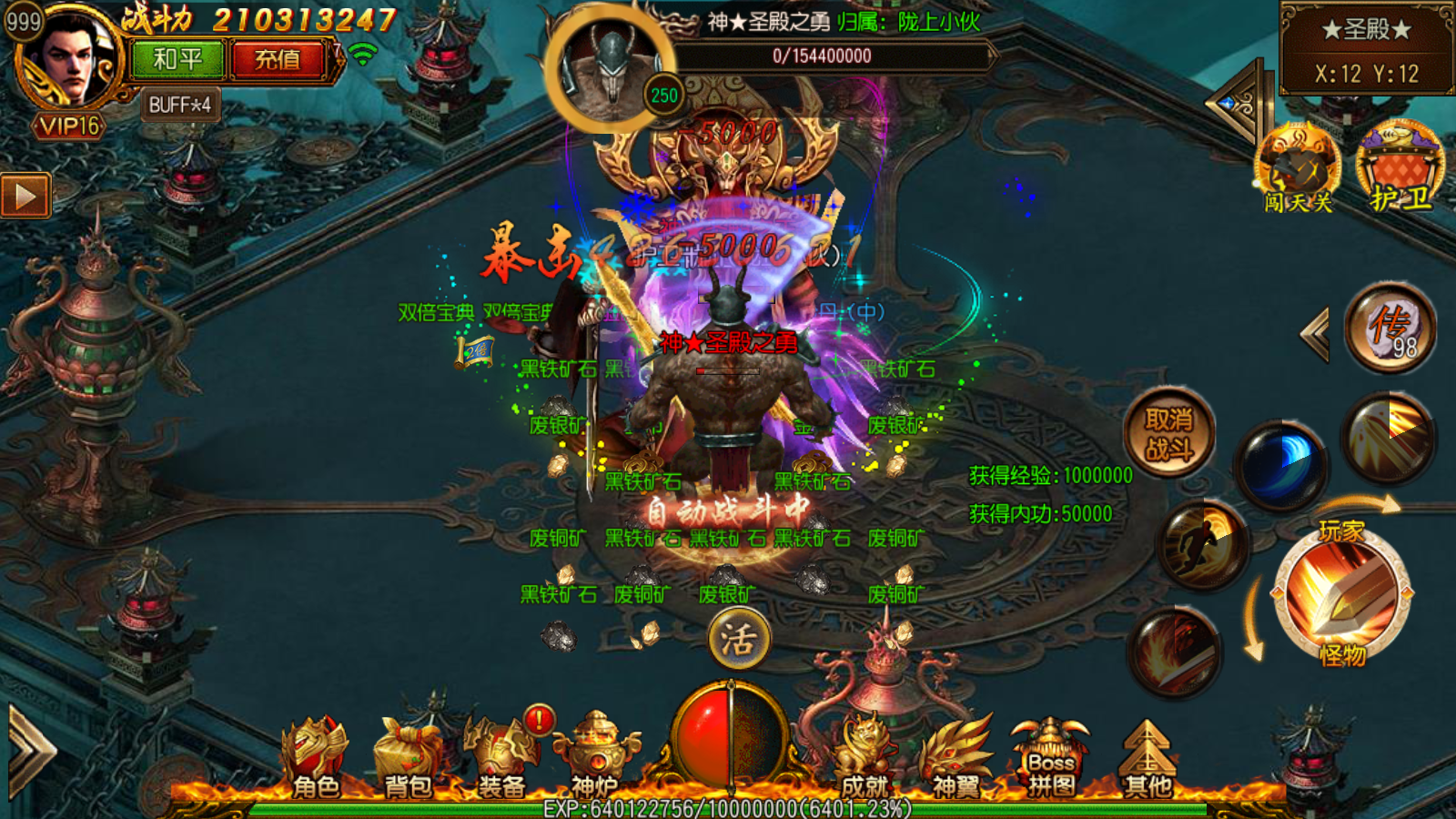Open the 充值 recharge shop
Viewport: 1456px width, 819px height.
coord(277,60)
